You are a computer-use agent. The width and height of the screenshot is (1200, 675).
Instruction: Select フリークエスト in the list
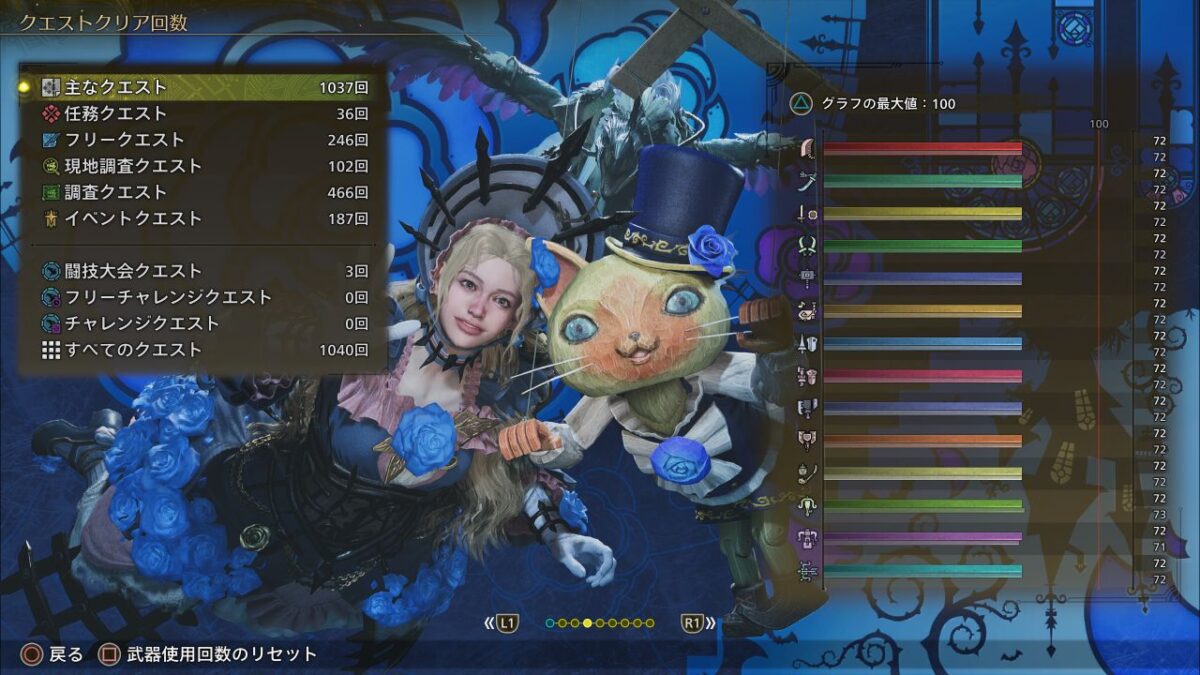200,140
